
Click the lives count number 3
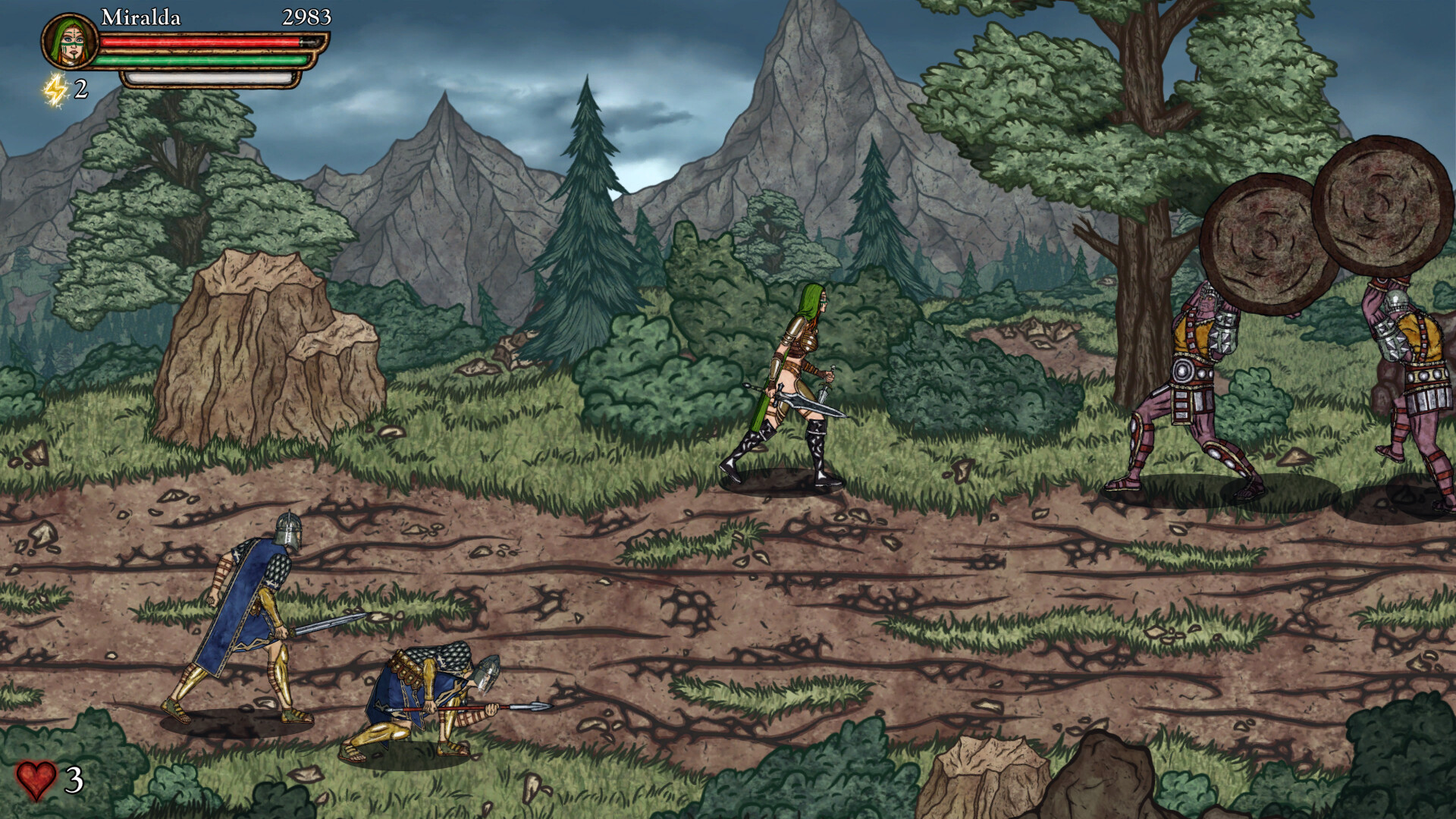point(74,780)
